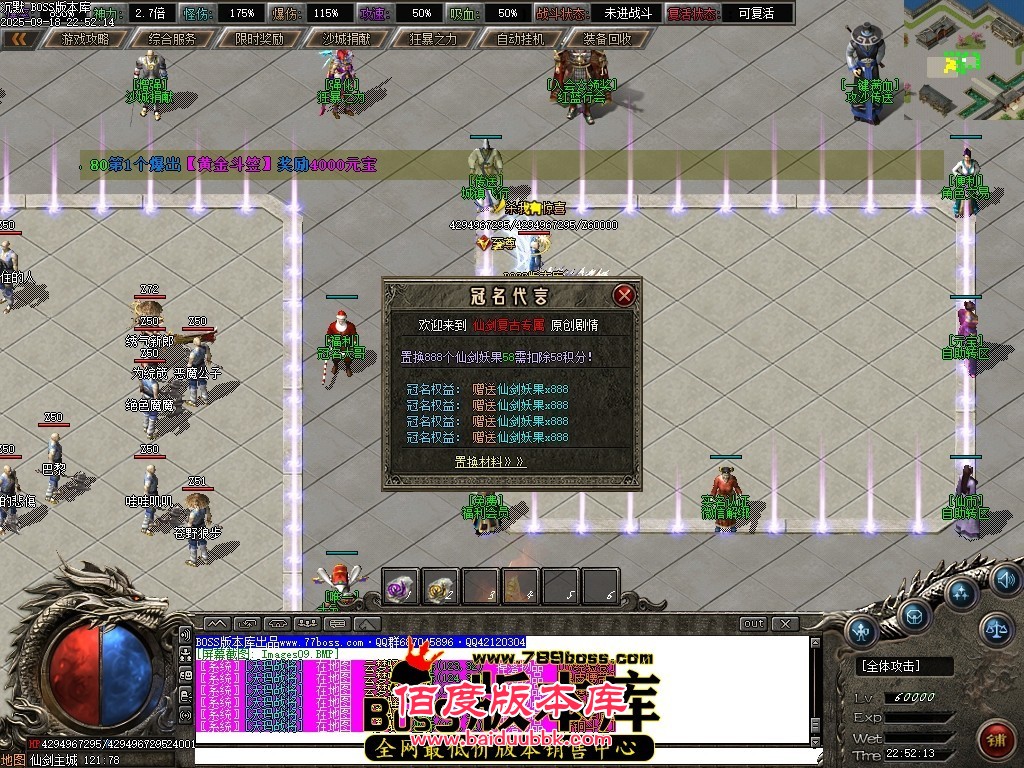Click the chat panel's out button

click(x=754, y=623)
